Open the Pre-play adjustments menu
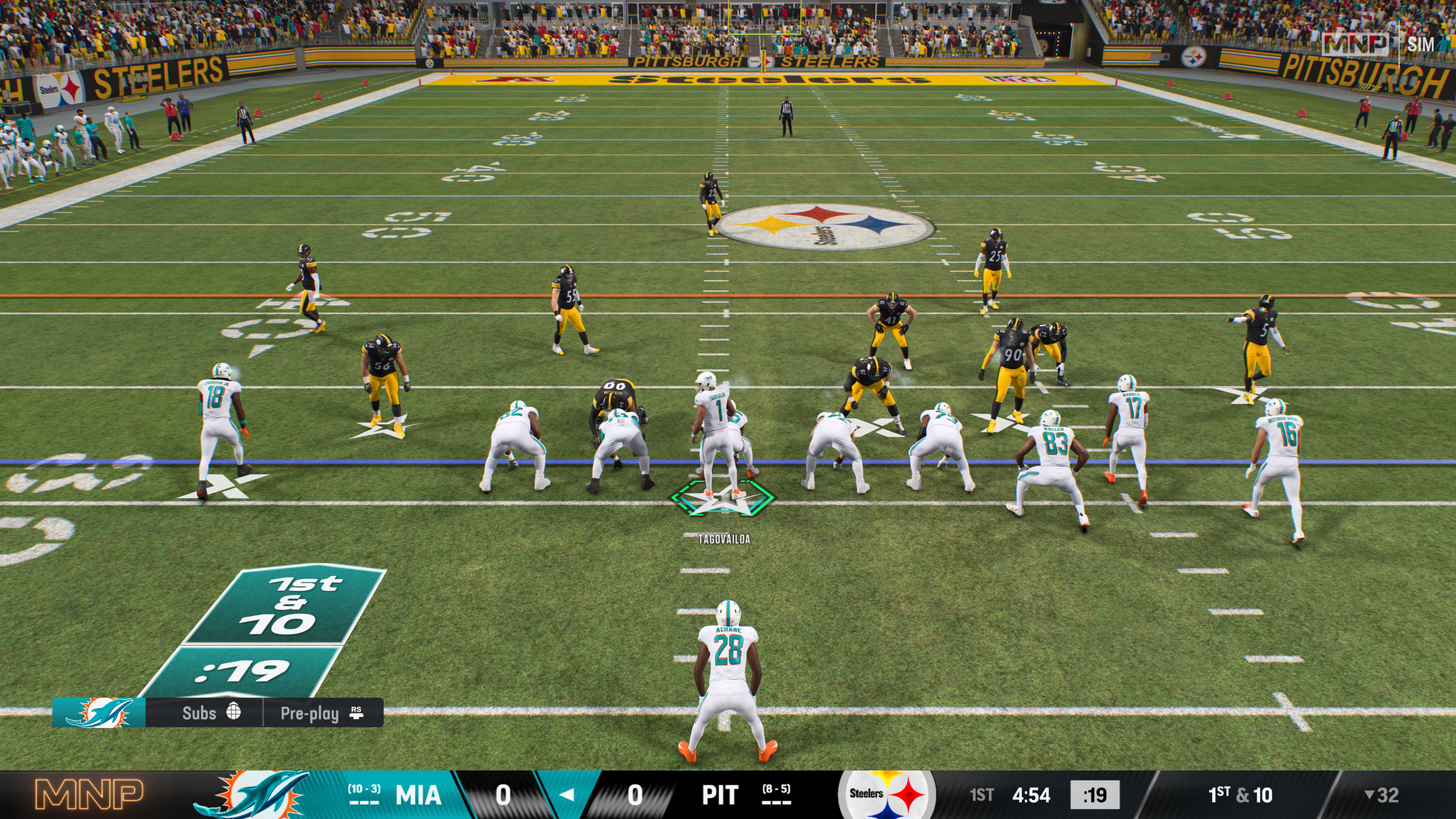The image size is (1456, 819). (321, 713)
